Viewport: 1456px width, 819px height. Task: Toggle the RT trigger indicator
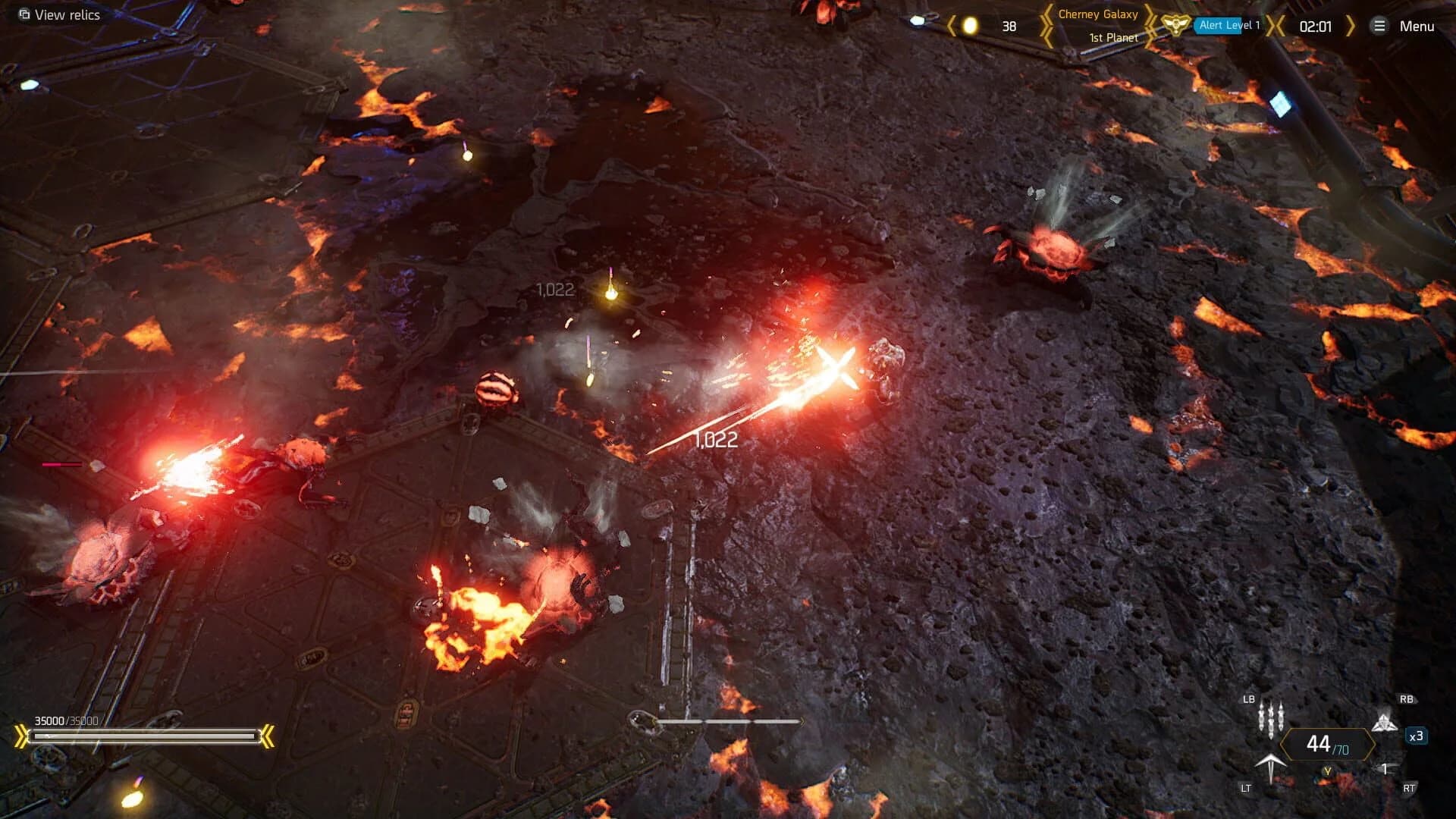pyautogui.click(x=1409, y=787)
